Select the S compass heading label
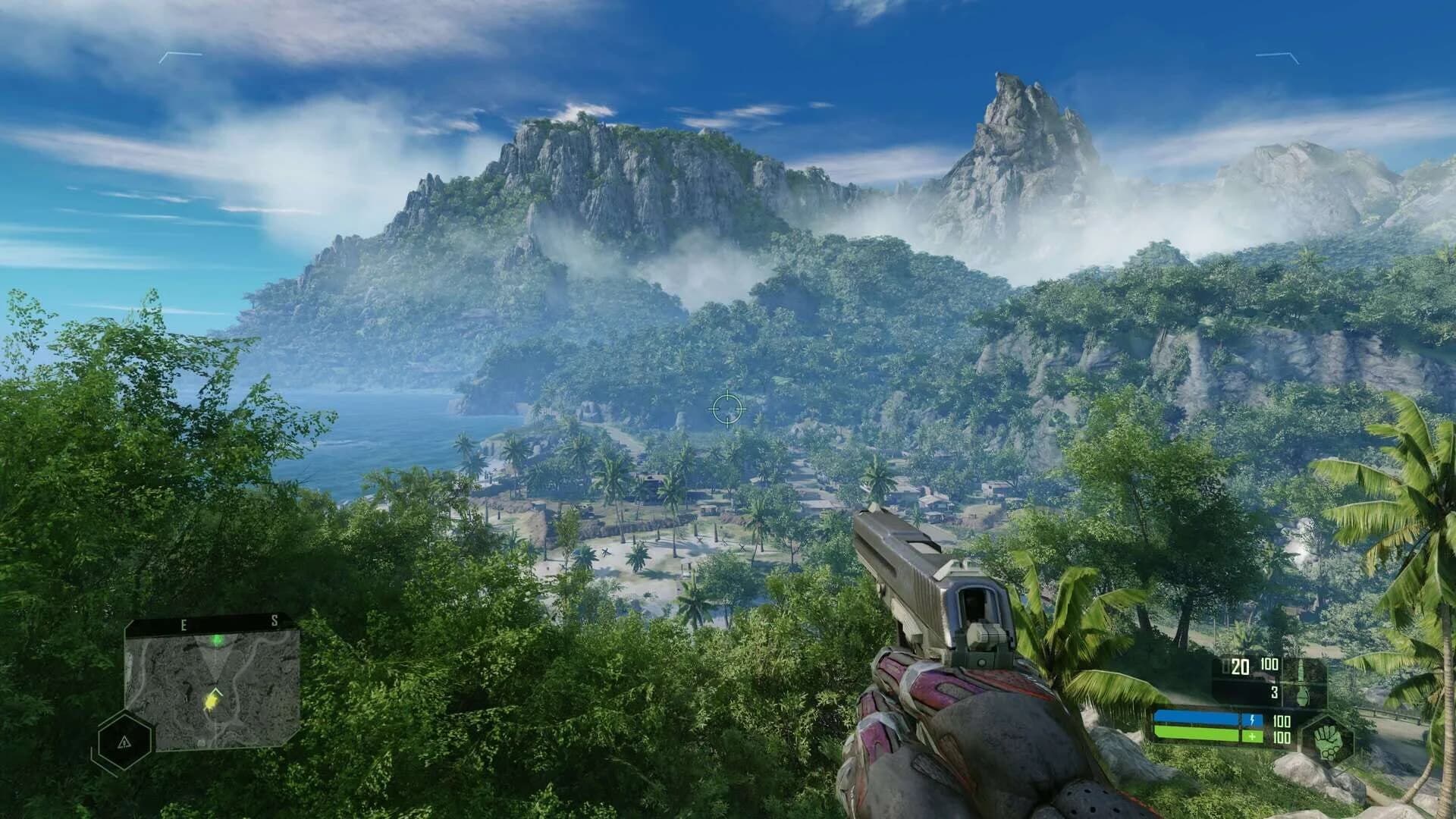This screenshot has height=819, width=1456. (x=275, y=620)
